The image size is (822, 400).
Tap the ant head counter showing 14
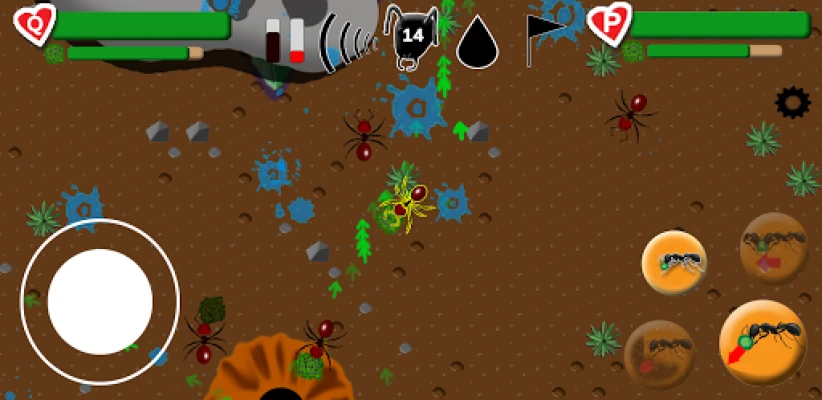[x=413, y=37]
